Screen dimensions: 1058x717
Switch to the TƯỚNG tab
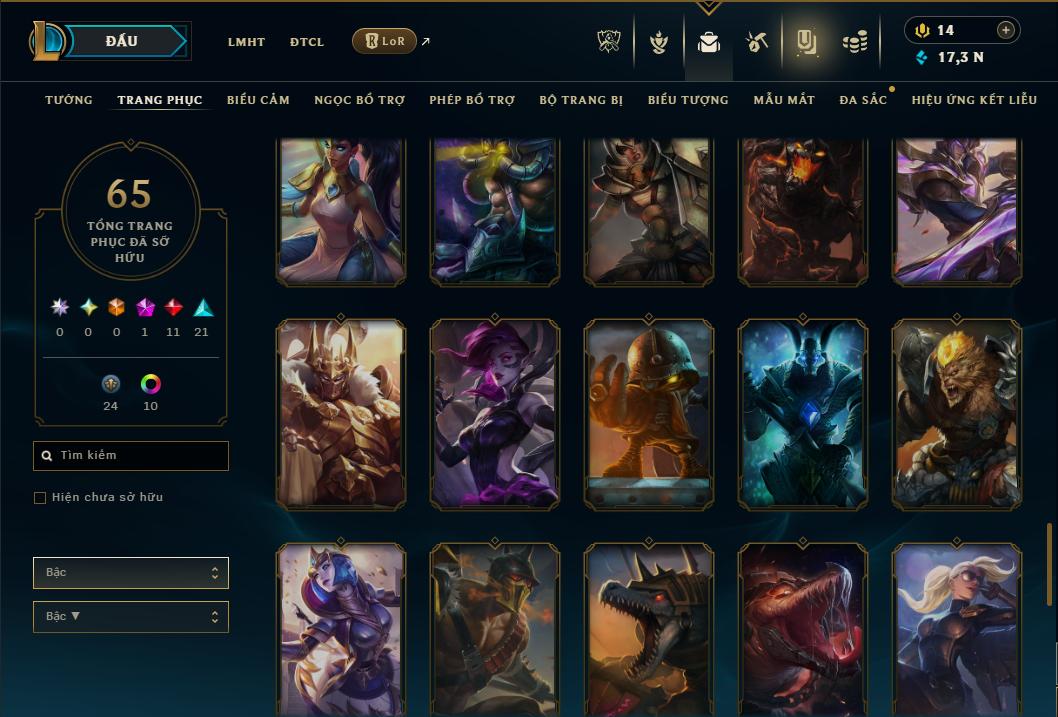69,100
